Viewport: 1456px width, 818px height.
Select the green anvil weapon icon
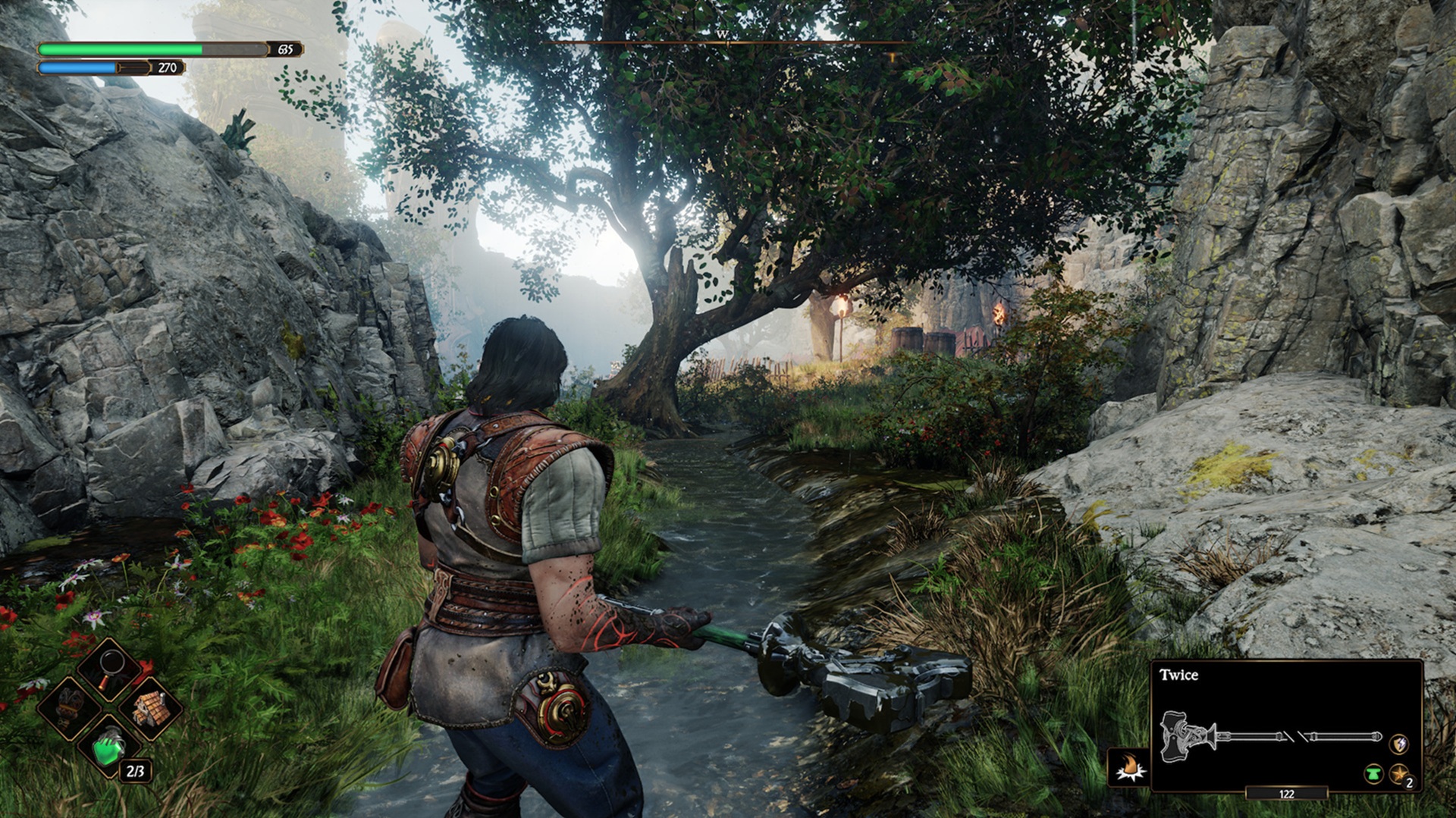coord(1373,774)
